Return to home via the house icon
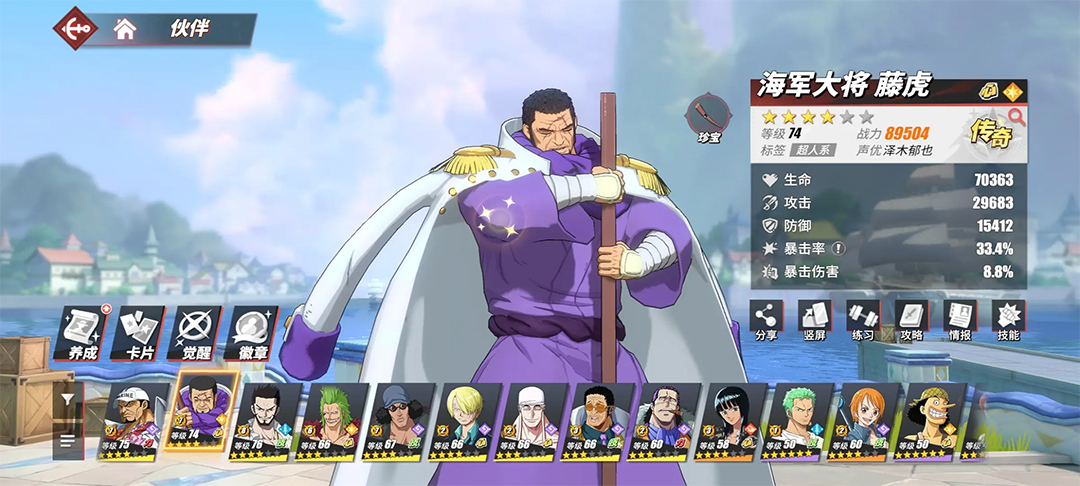Viewport: 1080px width, 486px height. tap(125, 29)
